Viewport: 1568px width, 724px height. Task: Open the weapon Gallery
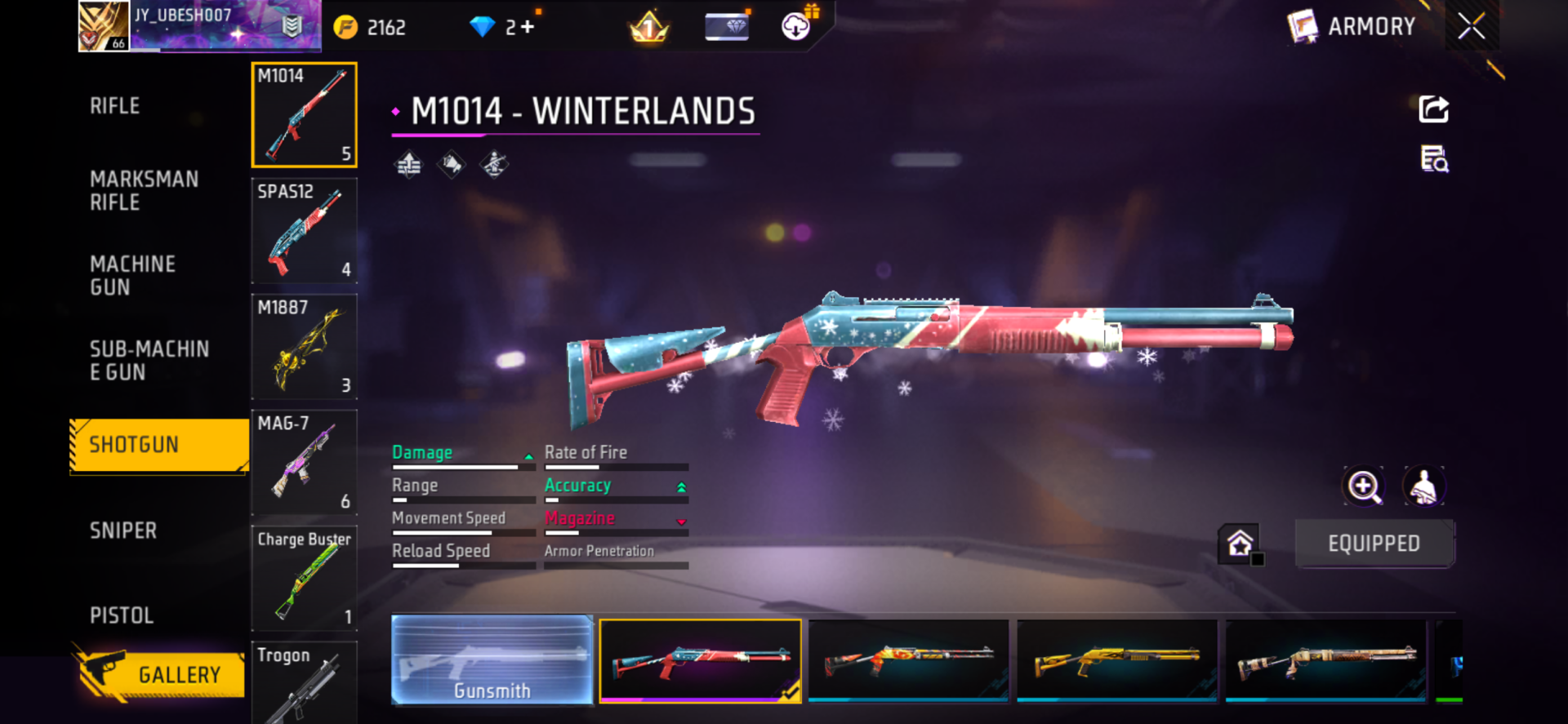coord(161,674)
